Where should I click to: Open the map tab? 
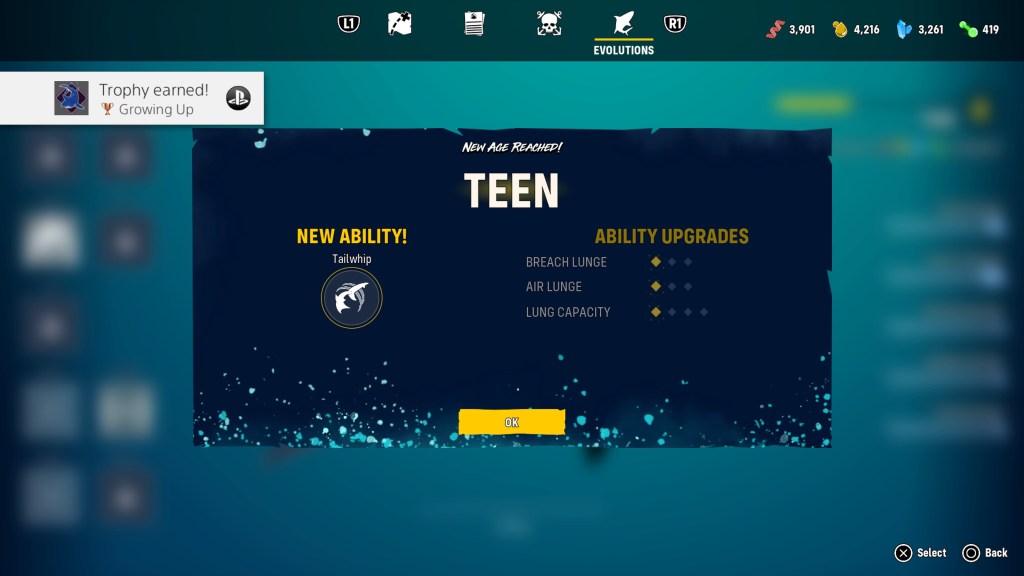[399, 24]
